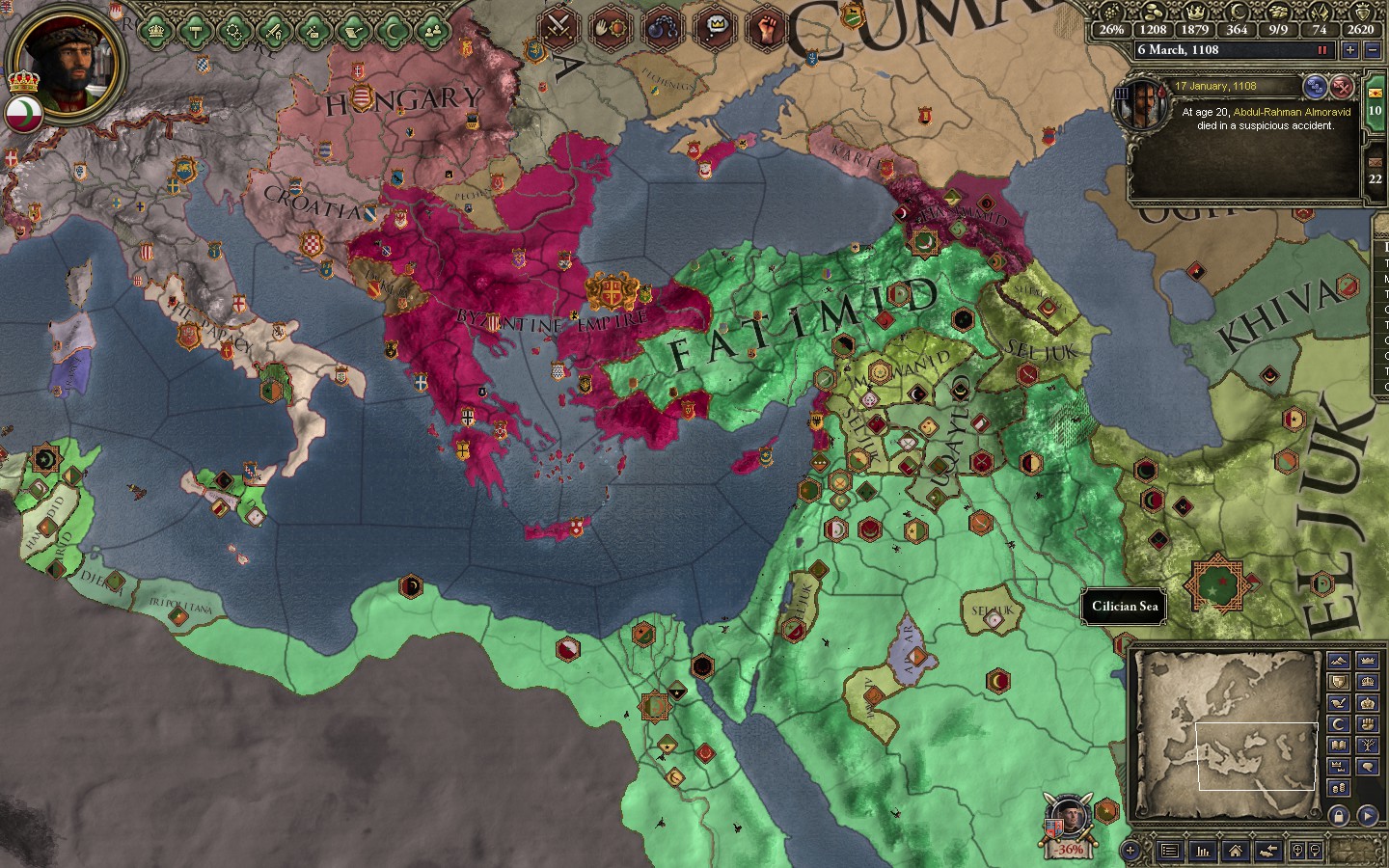Viewport: 1389px width, 868px height.
Task: Switch to the terrain map mode
Action: 1338,661
